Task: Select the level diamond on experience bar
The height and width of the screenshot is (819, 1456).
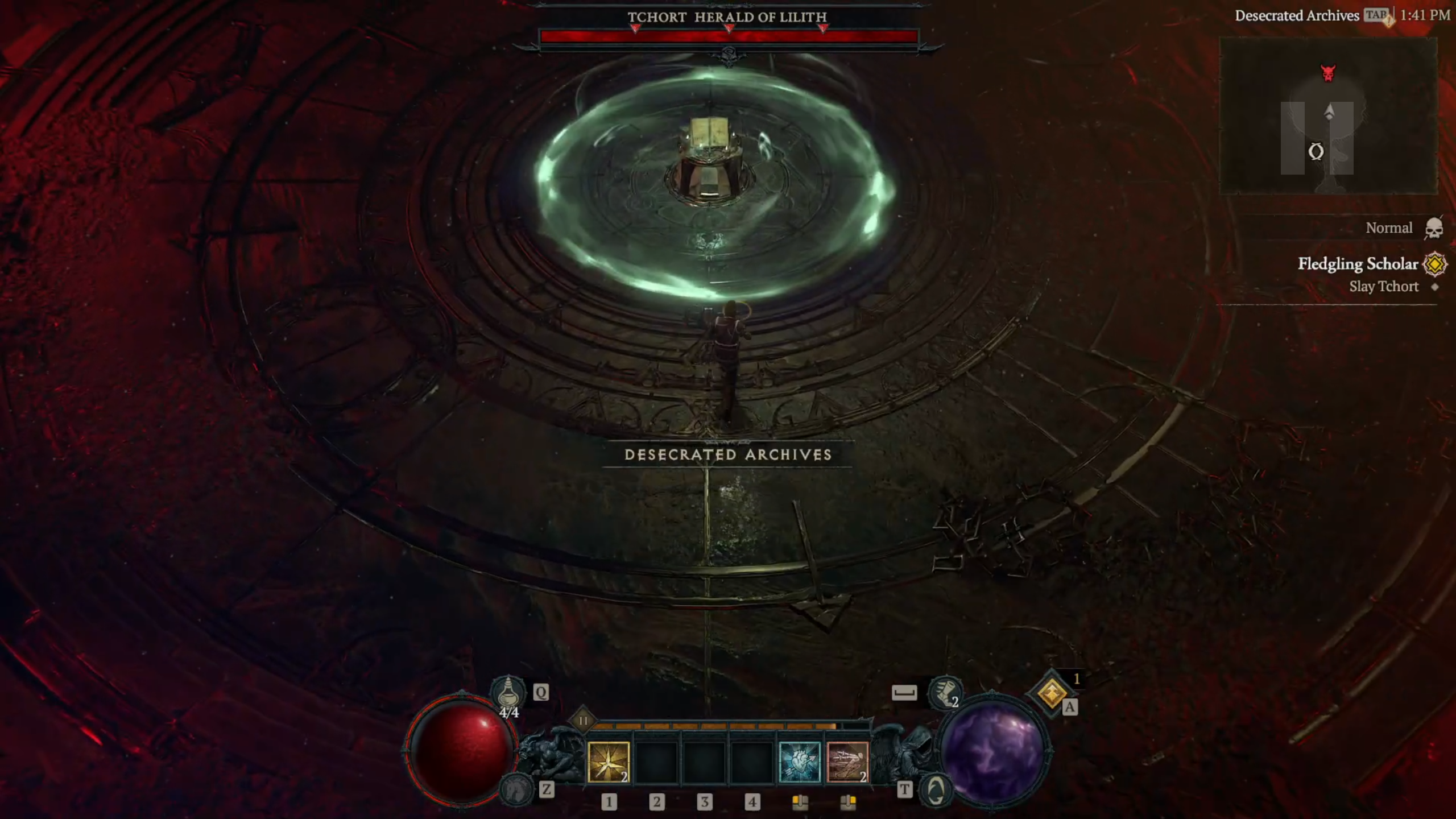Action: point(583,721)
